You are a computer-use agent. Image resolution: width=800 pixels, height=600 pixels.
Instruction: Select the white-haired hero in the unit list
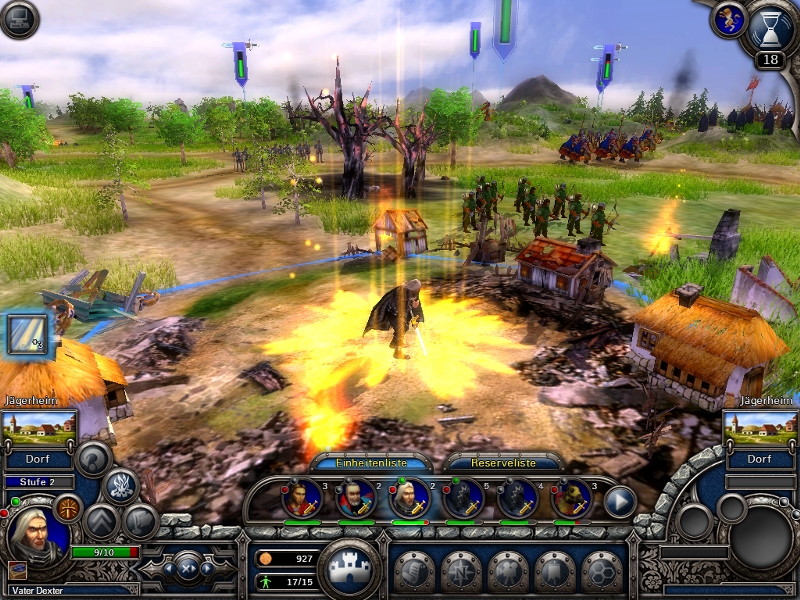point(409,498)
